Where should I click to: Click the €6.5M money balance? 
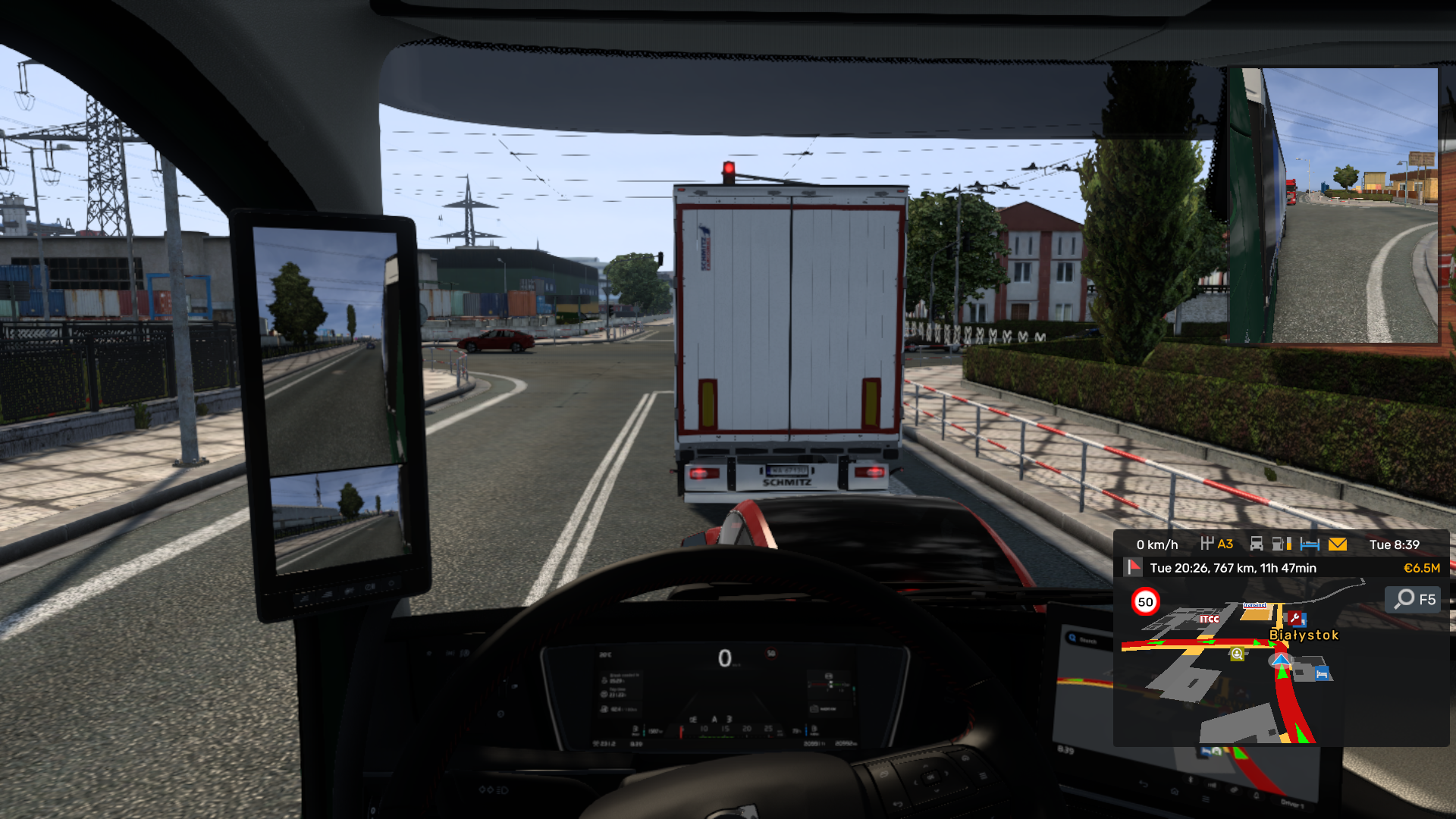click(1422, 567)
